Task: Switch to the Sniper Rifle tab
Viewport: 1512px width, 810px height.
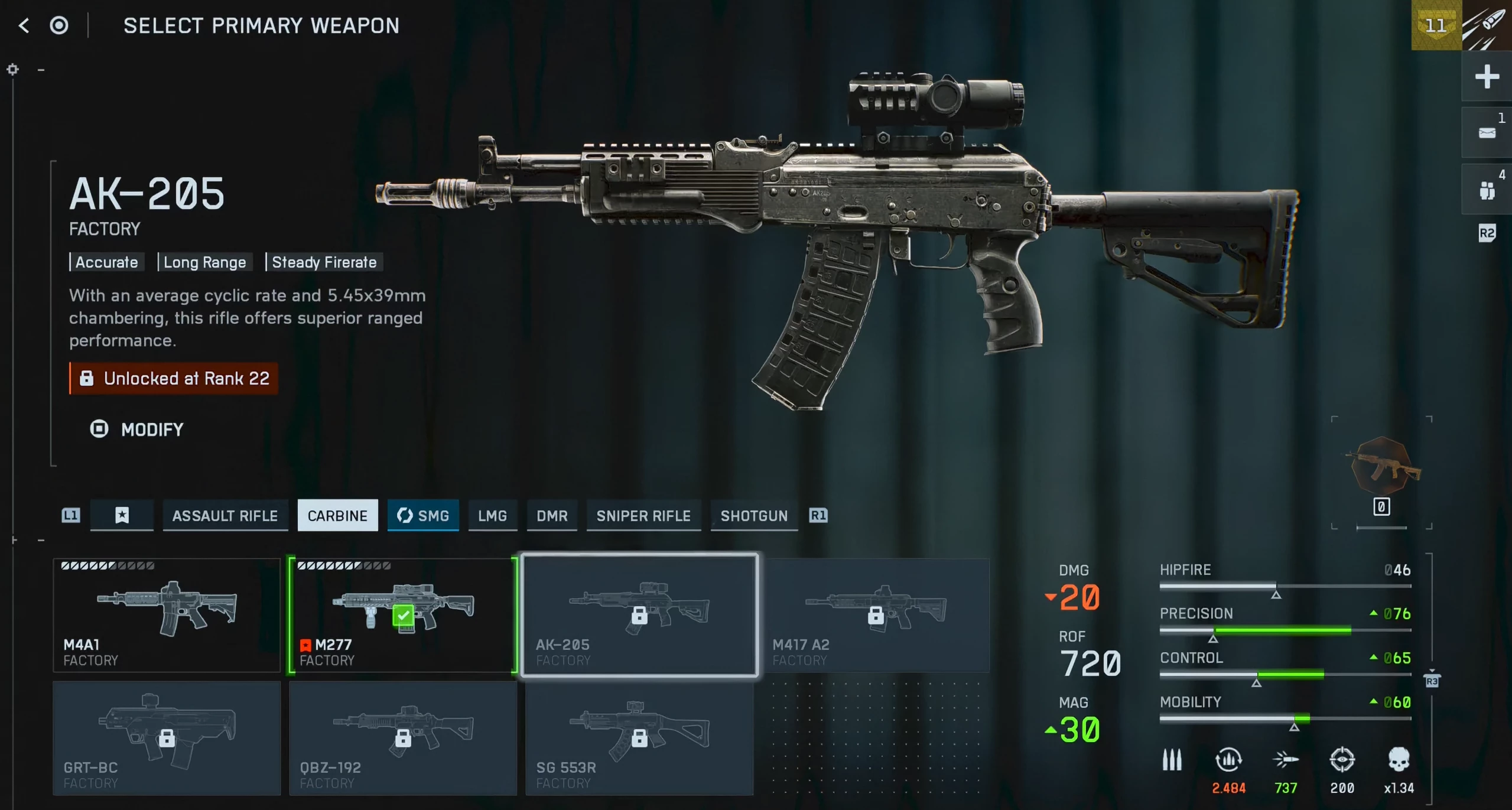Action: tap(643, 516)
